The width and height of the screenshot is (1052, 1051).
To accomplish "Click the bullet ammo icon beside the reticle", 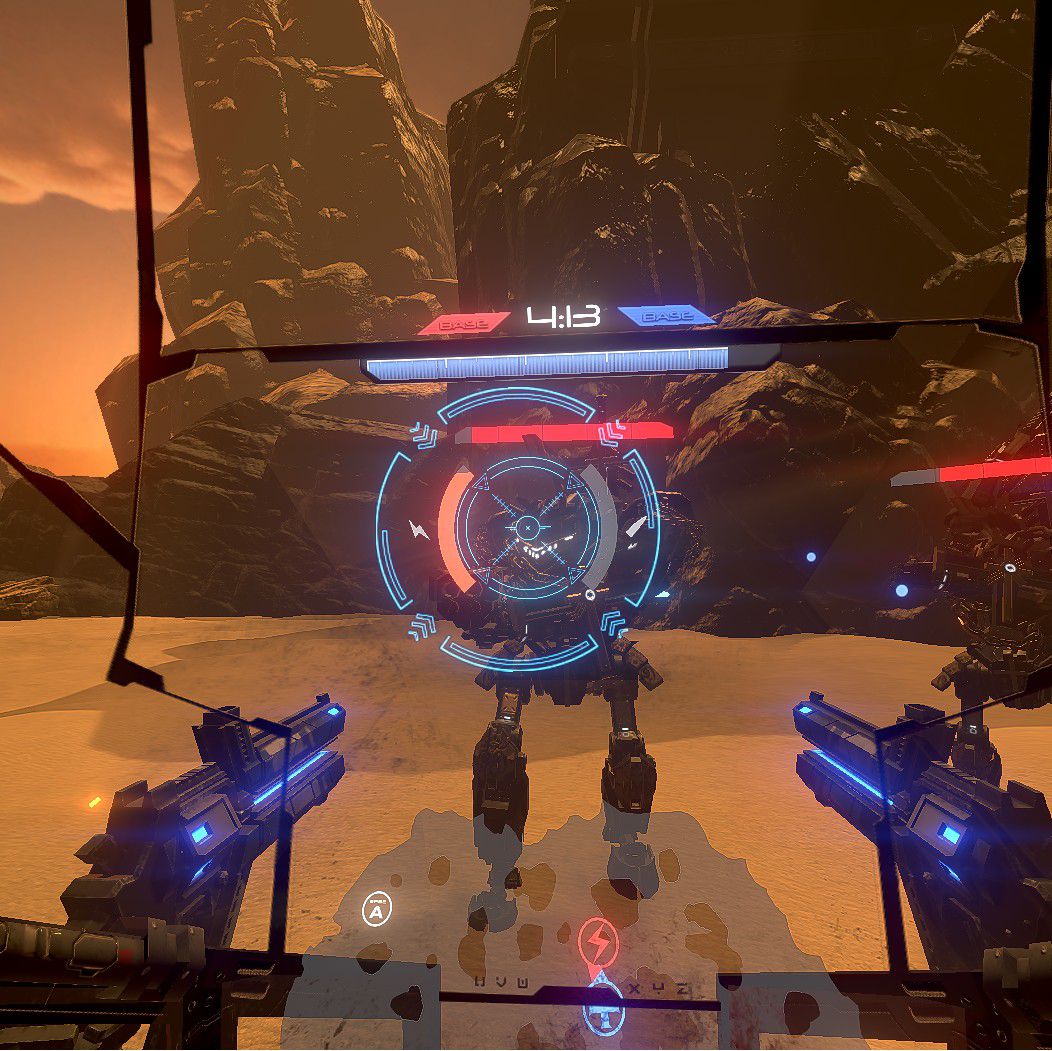I will [x=635, y=527].
